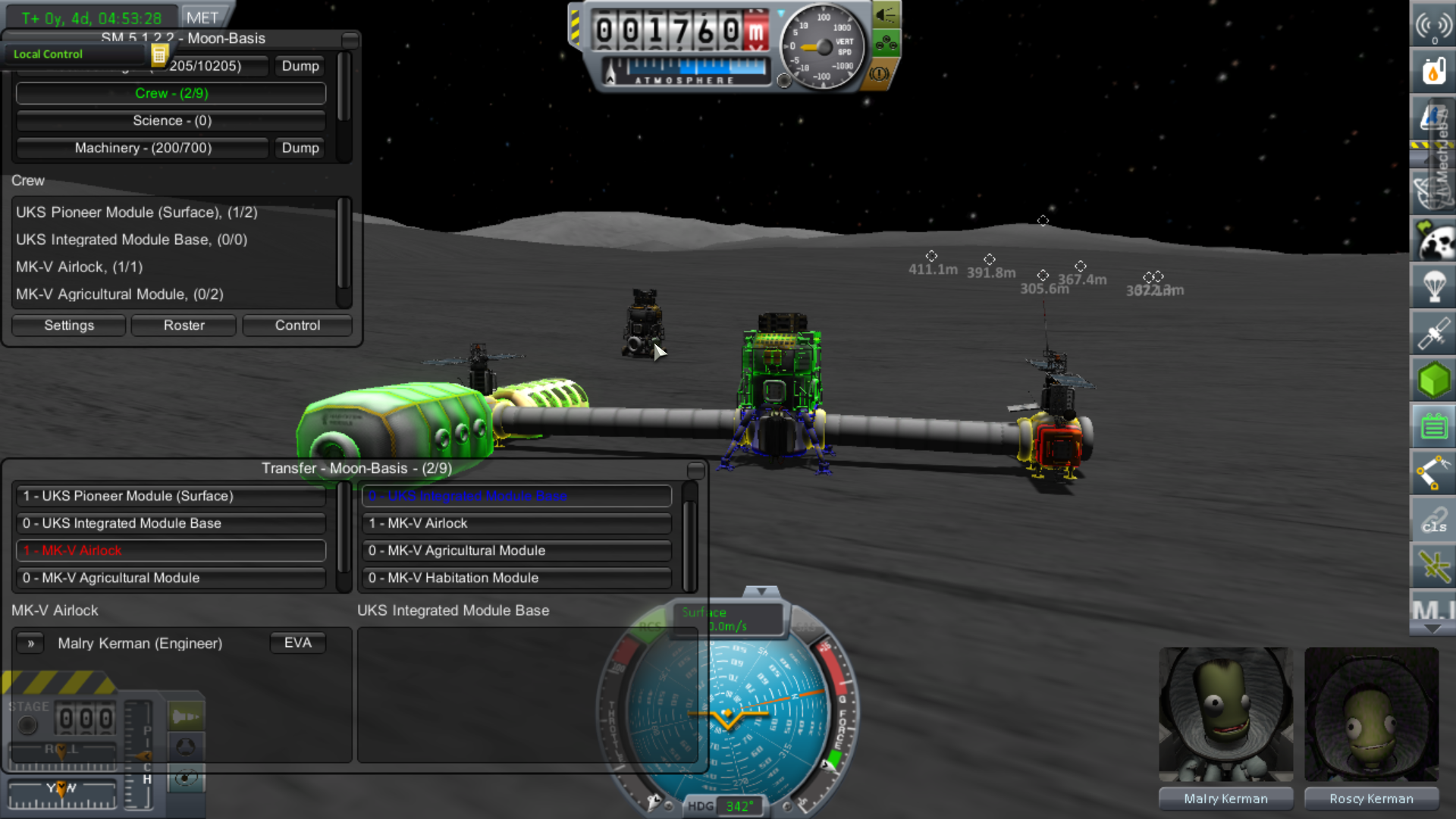Pick MK-V Habitation Module as transfer target
This screenshot has width=1456, height=819.
pyautogui.click(x=517, y=578)
